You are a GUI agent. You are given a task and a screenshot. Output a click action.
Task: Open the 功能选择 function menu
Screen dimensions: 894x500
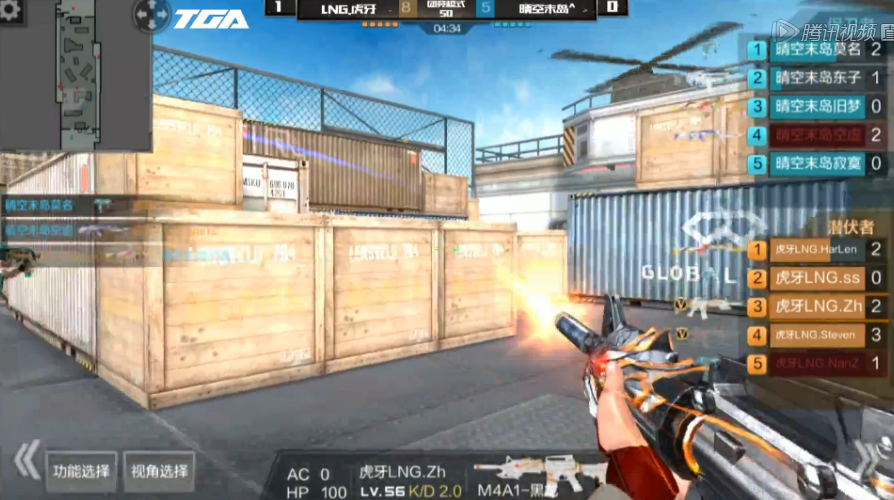point(82,471)
